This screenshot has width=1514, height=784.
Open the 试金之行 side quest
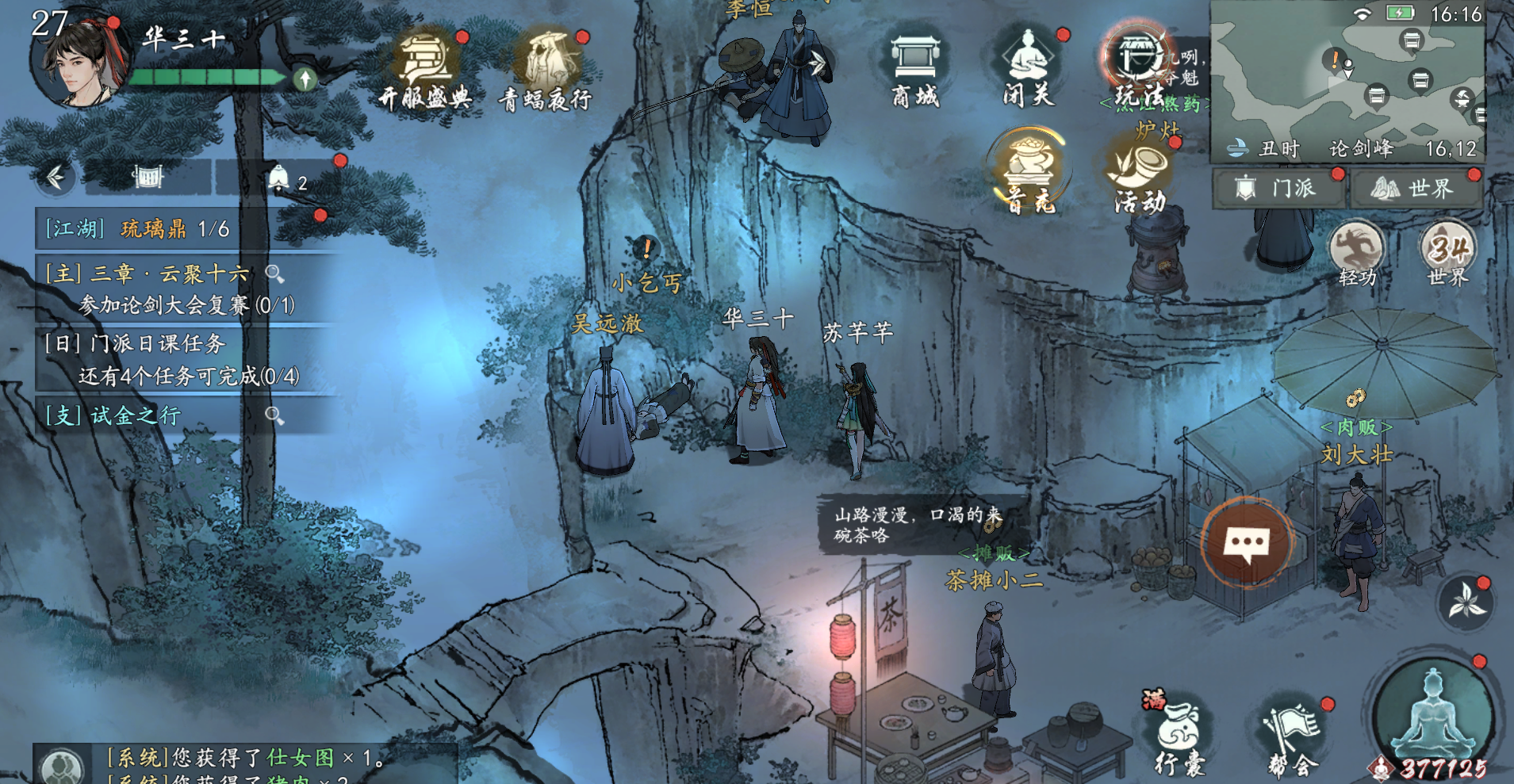135,414
